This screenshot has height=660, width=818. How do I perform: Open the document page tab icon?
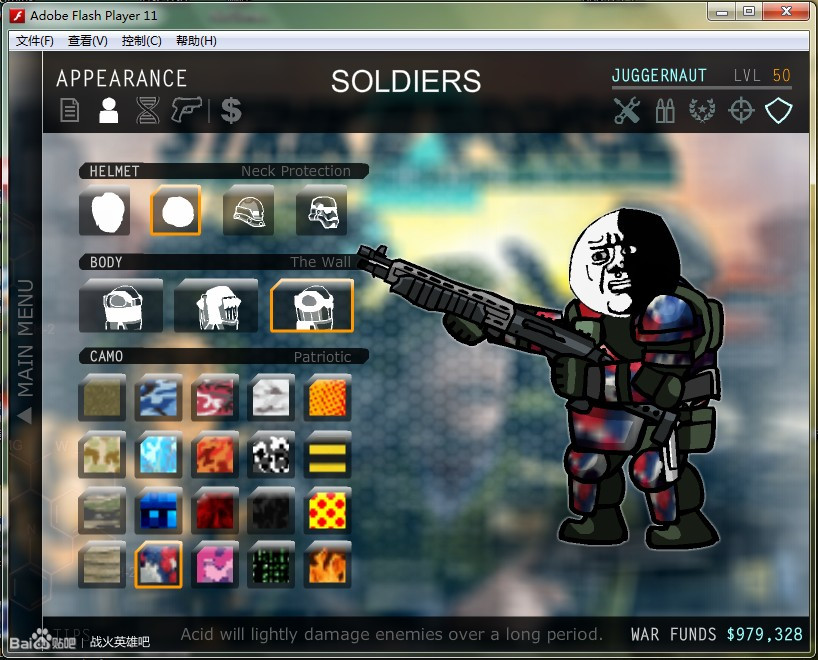click(x=69, y=110)
